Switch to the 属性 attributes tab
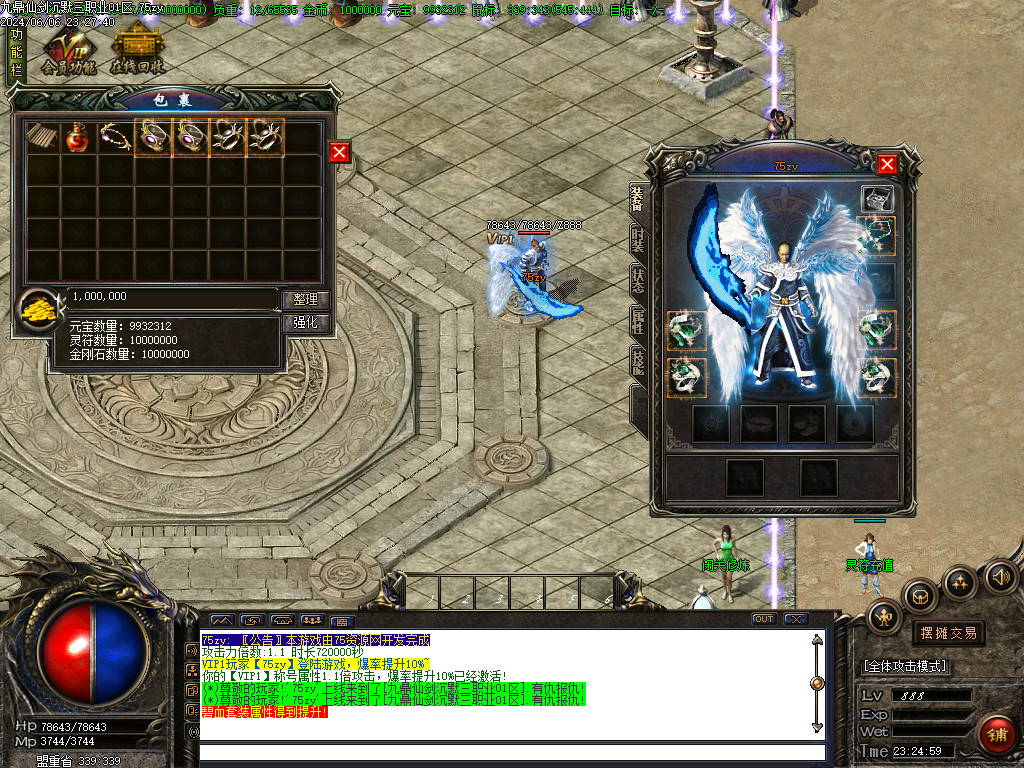The width and height of the screenshot is (1024, 768). click(637, 321)
